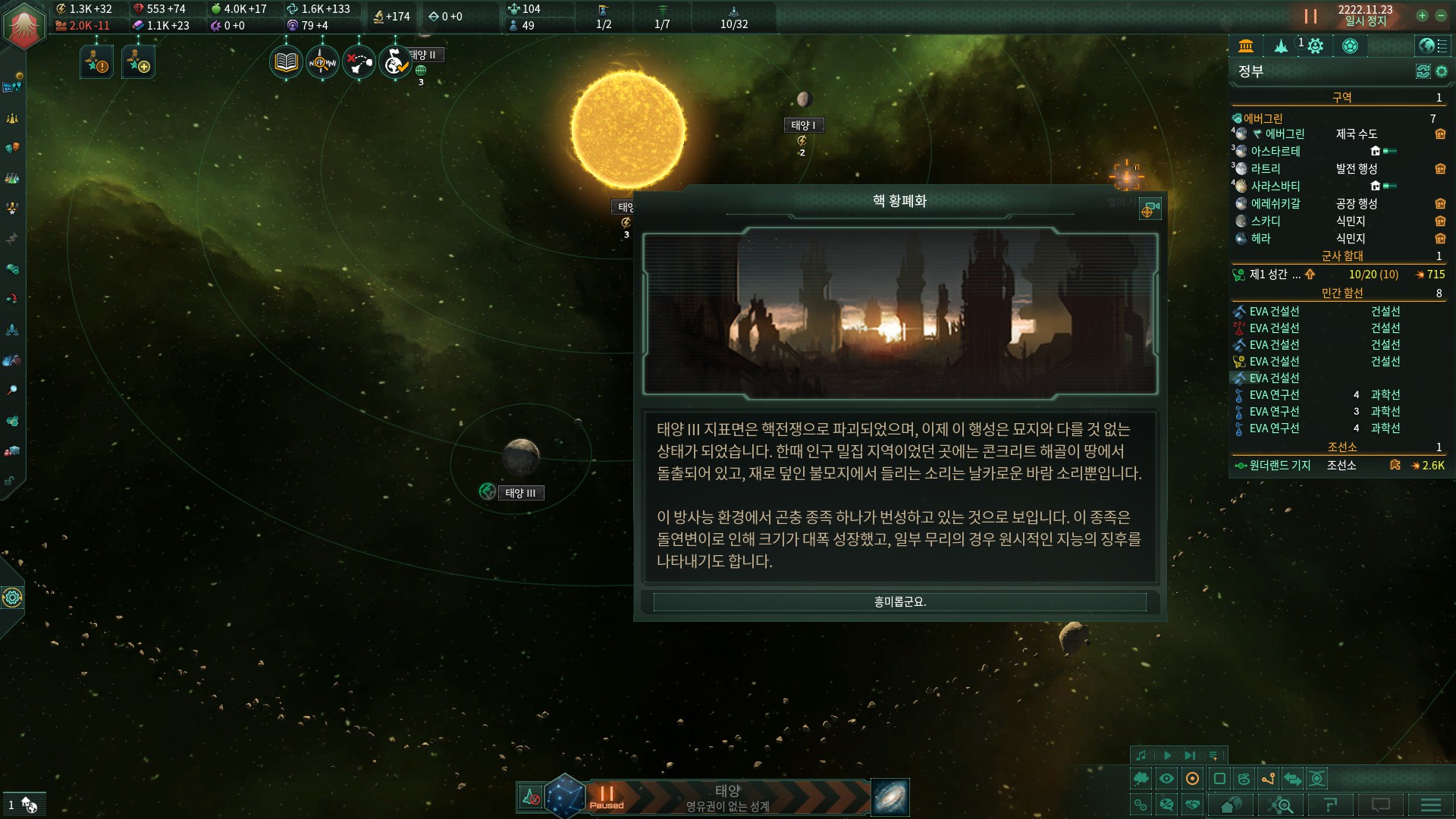Switch to the galaxy map view
1456x819 pixels.
[890, 798]
